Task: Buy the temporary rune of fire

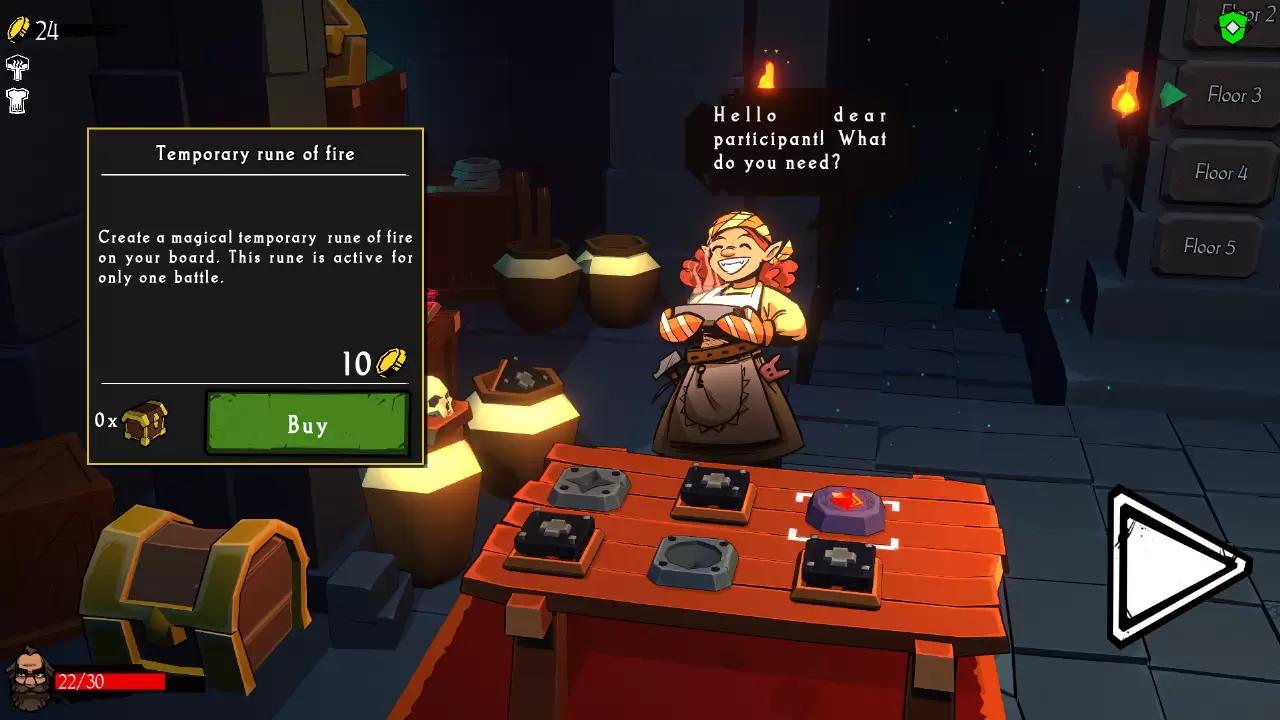Action: pyautogui.click(x=308, y=424)
